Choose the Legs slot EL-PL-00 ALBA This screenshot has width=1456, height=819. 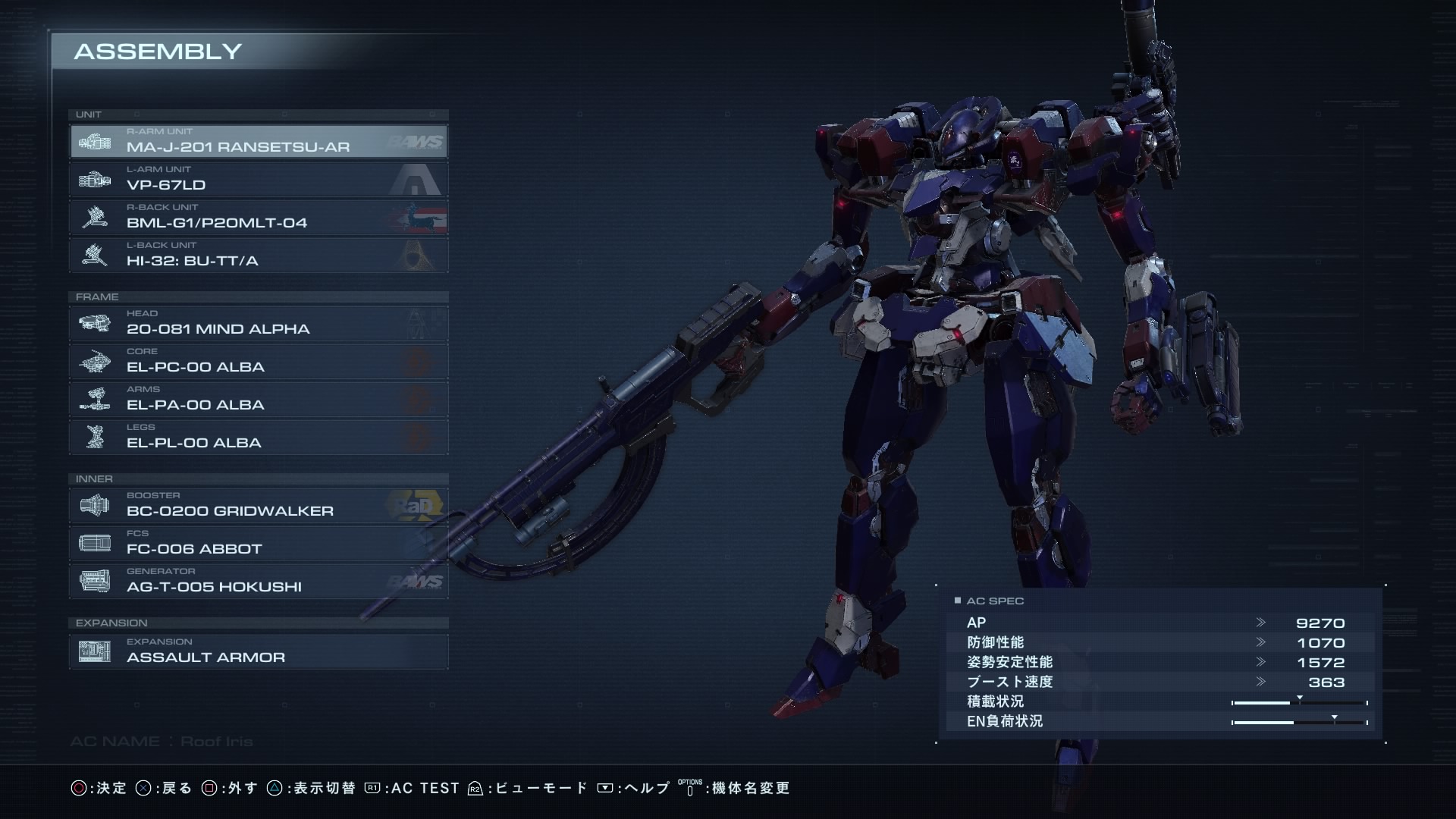click(259, 437)
